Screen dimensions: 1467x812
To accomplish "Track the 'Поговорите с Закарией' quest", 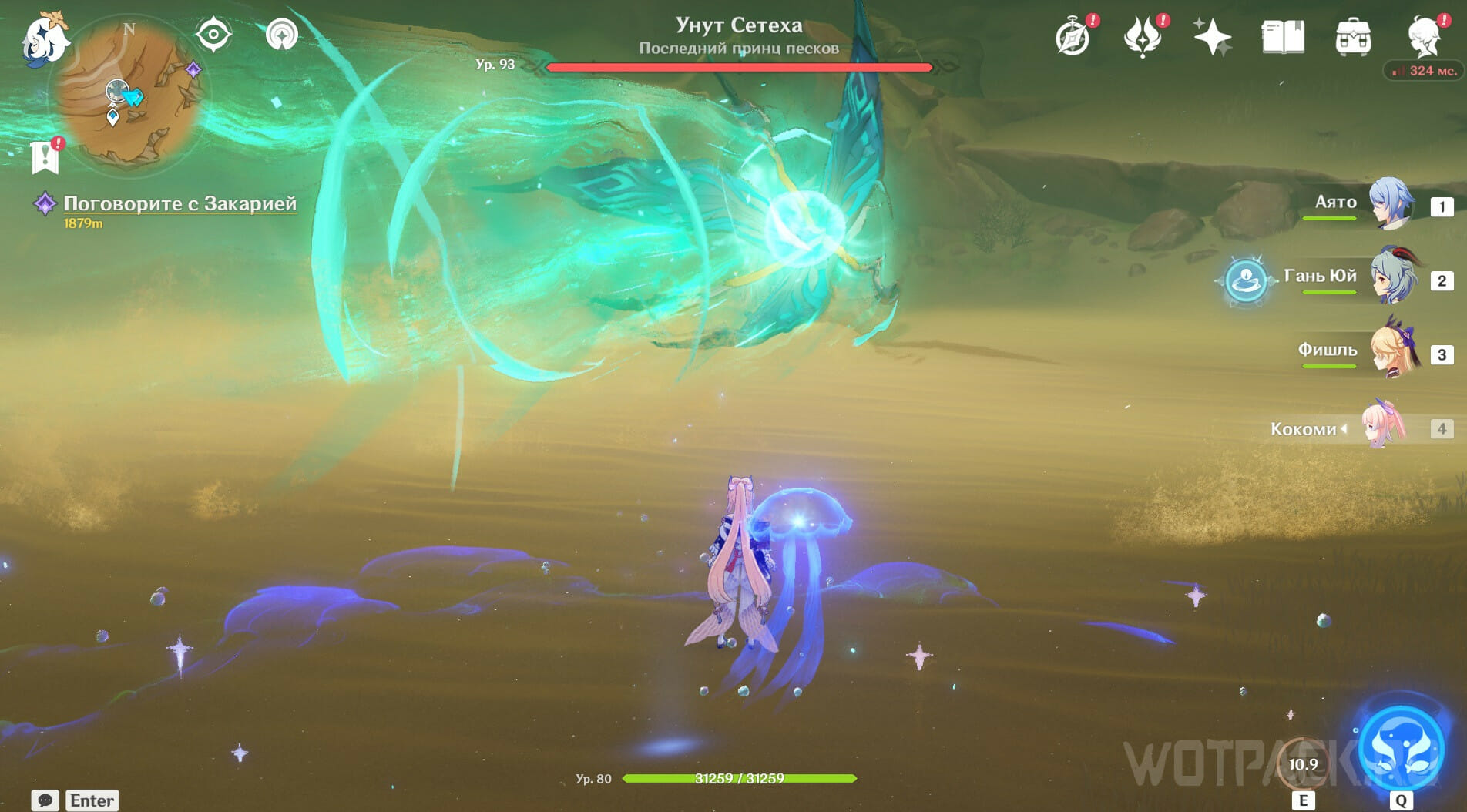I will click(x=179, y=203).
